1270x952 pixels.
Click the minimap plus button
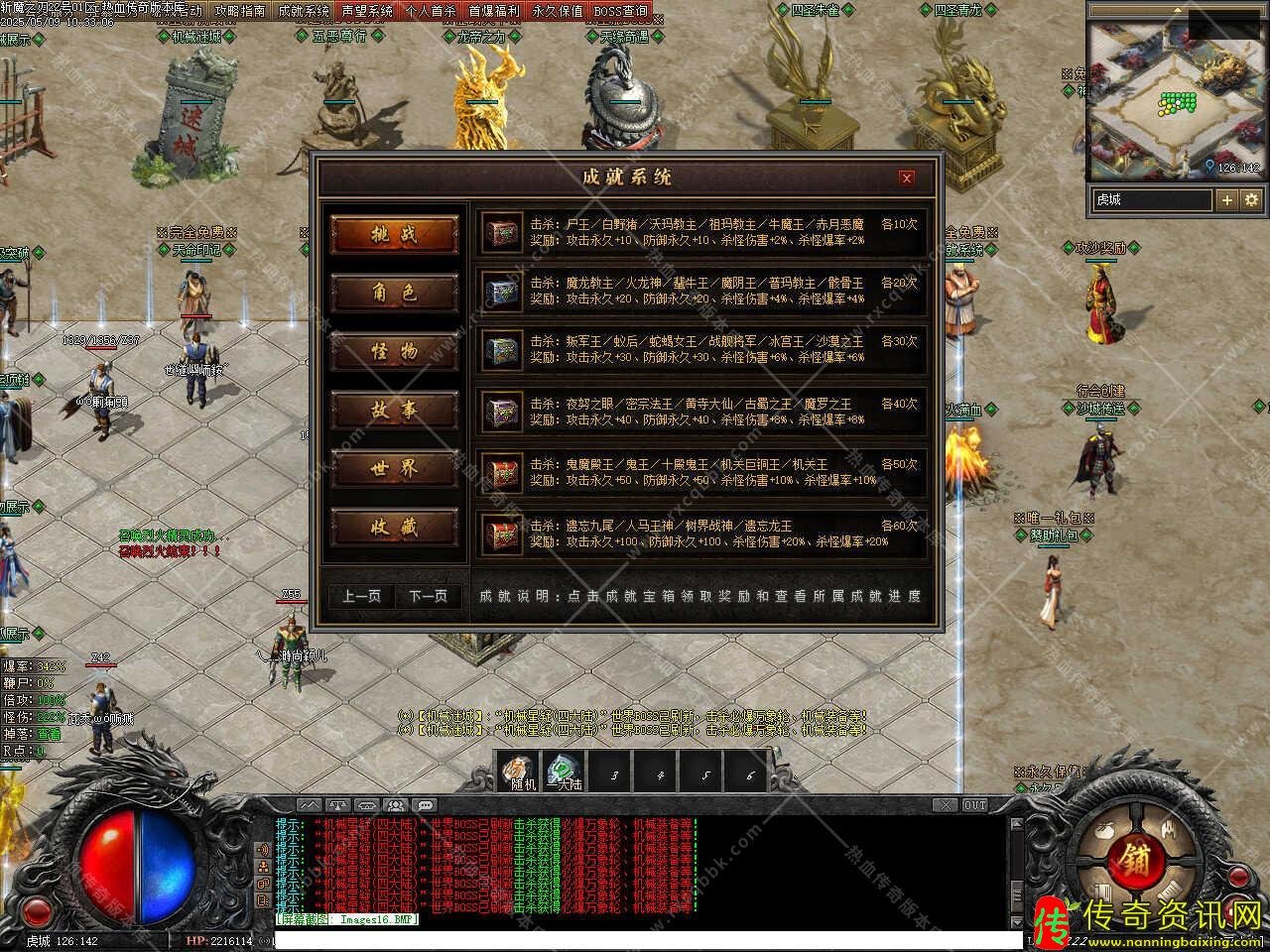pos(1227,199)
